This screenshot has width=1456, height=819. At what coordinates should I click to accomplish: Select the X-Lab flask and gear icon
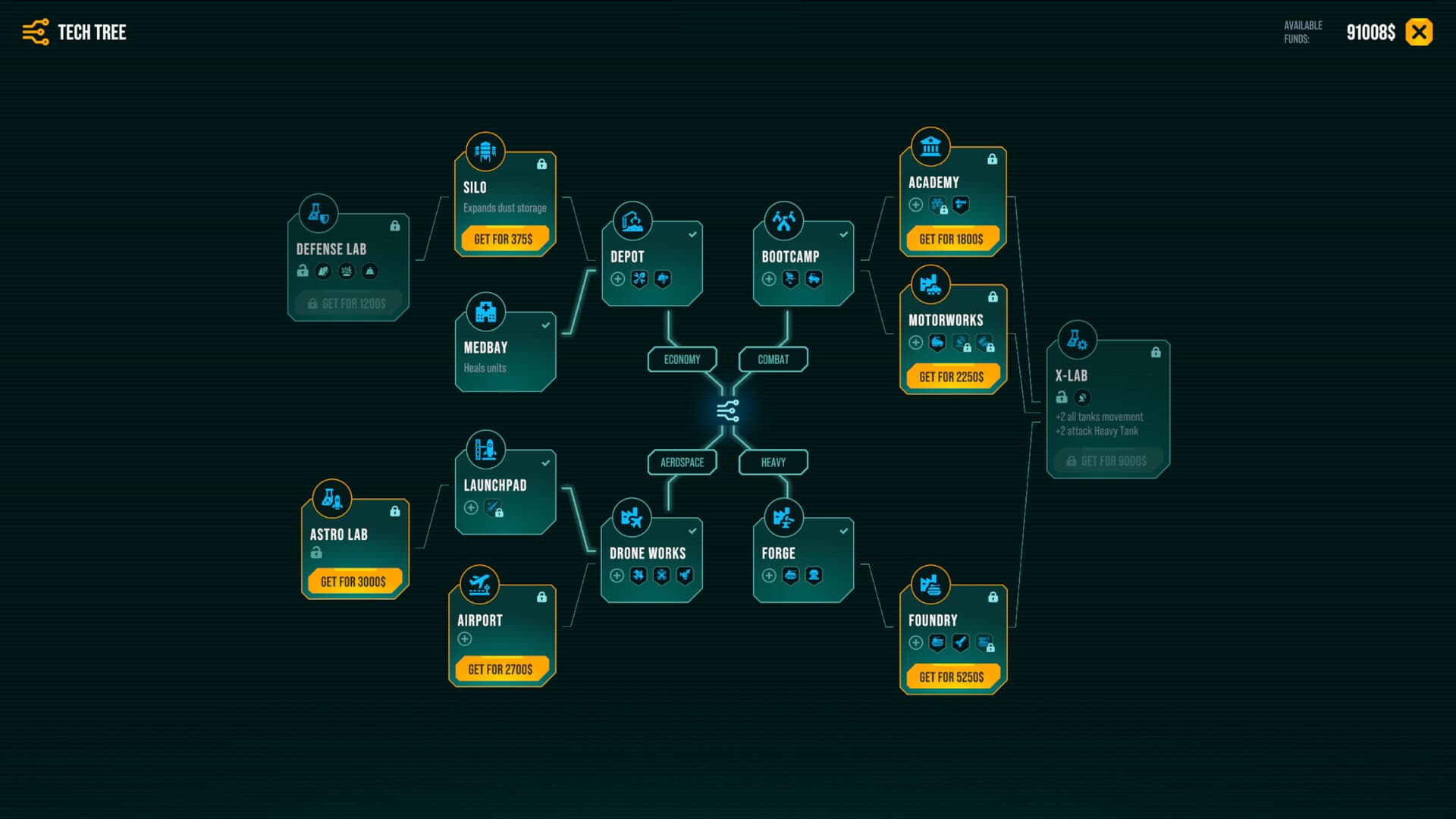point(1077,340)
